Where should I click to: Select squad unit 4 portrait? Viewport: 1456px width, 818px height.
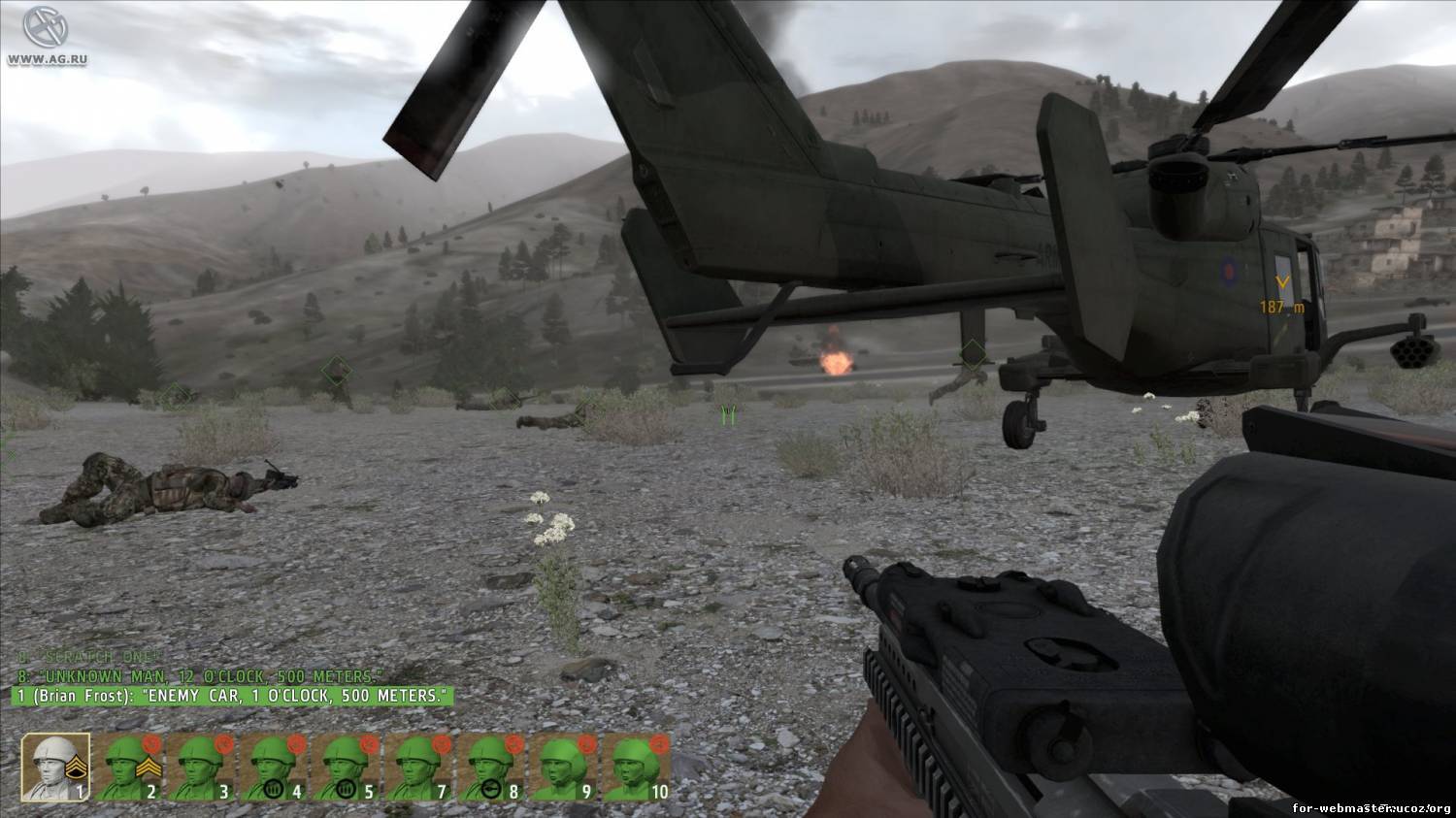(x=275, y=767)
